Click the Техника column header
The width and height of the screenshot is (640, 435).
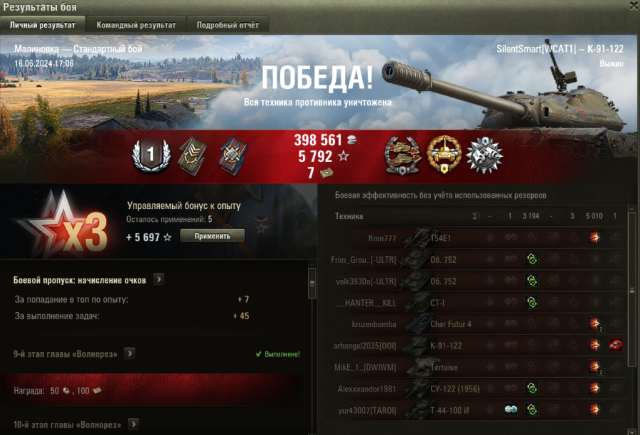click(349, 216)
